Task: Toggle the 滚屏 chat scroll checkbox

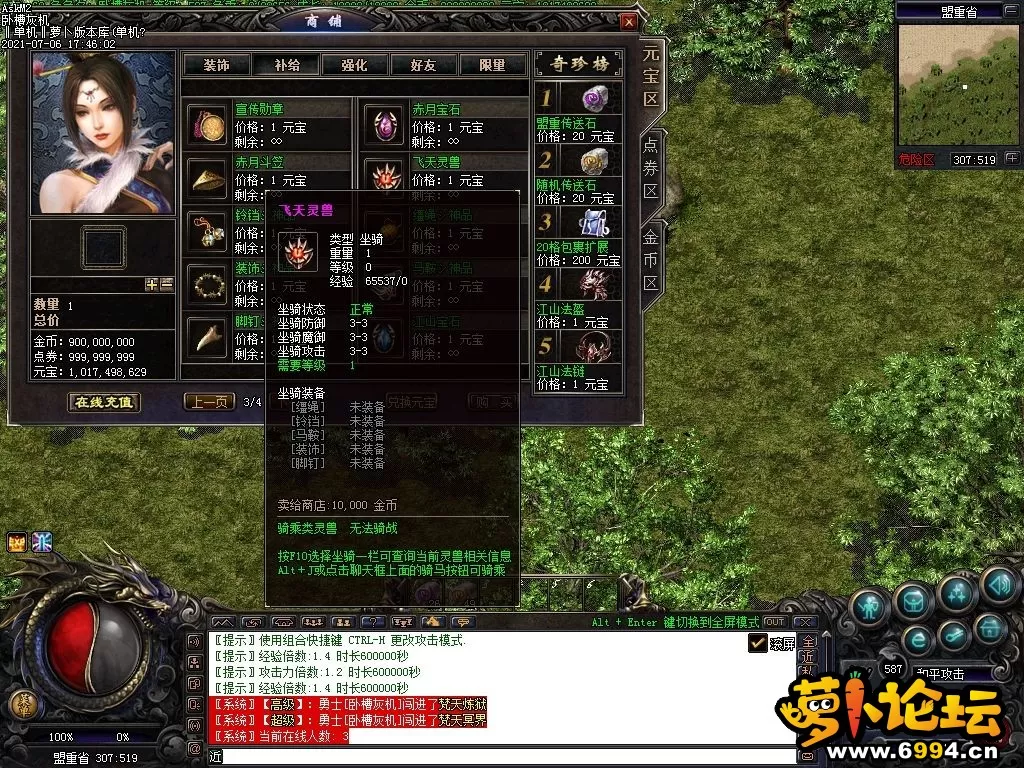Action: 758,643
